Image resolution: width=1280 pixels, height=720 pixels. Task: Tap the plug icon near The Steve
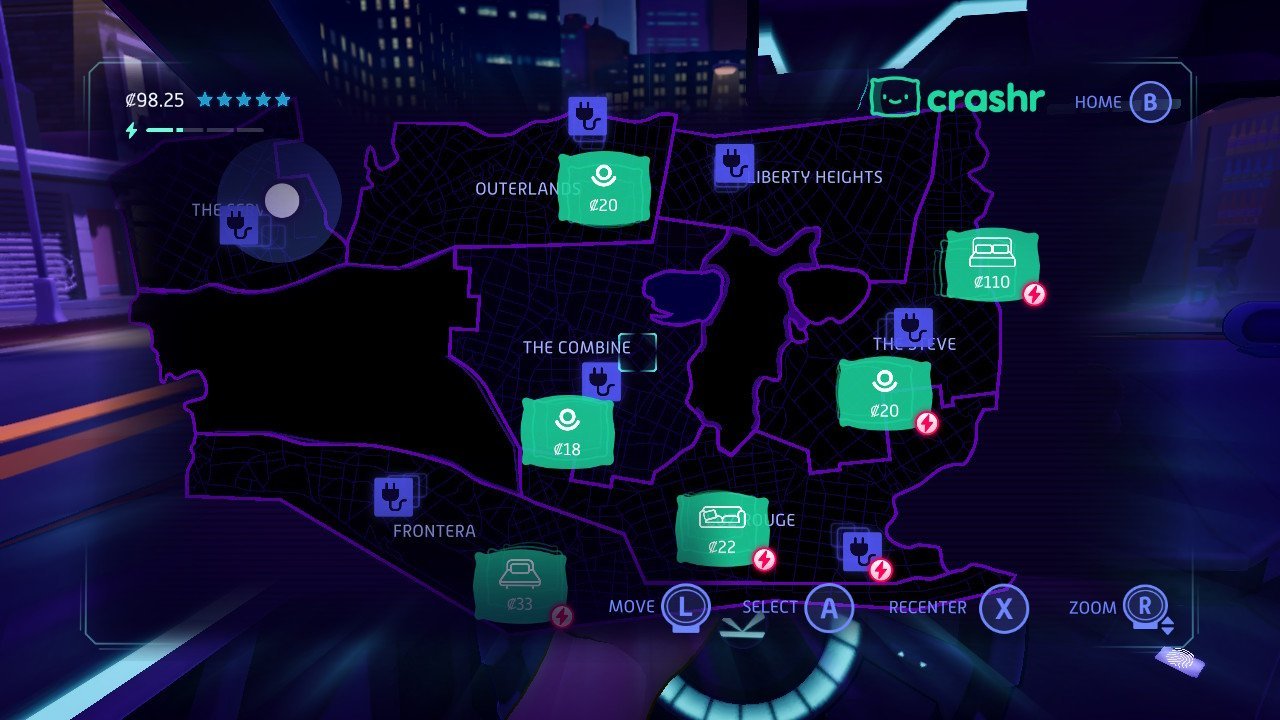(911, 323)
